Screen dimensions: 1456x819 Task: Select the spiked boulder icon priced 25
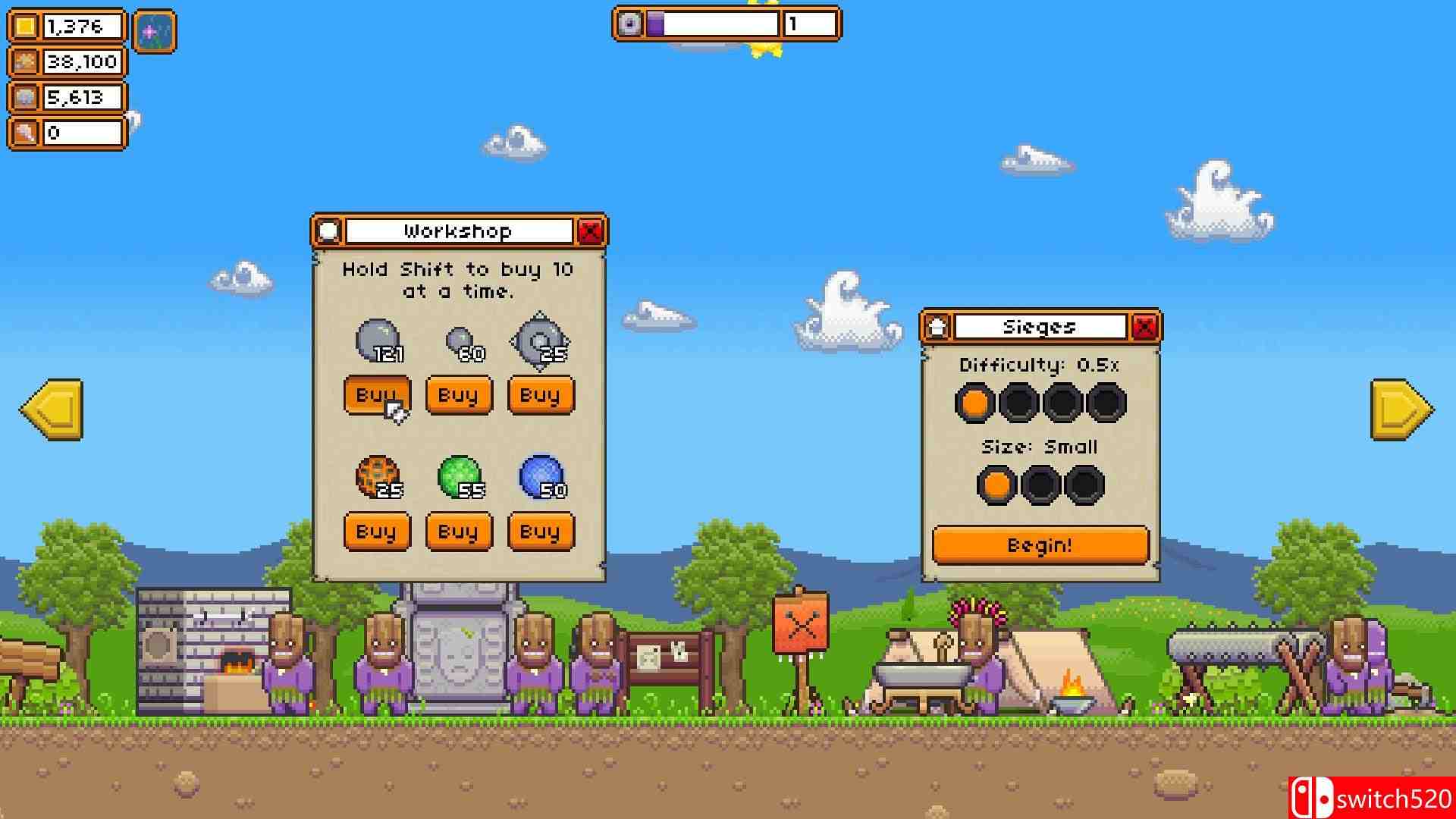tap(541, 341)
